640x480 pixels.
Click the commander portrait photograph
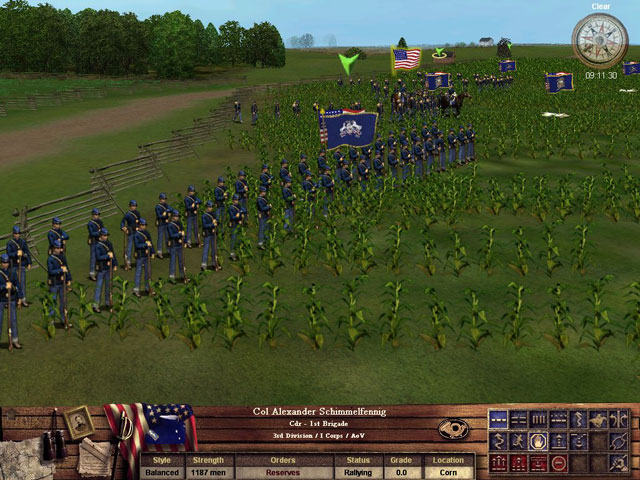coord(79,422)
